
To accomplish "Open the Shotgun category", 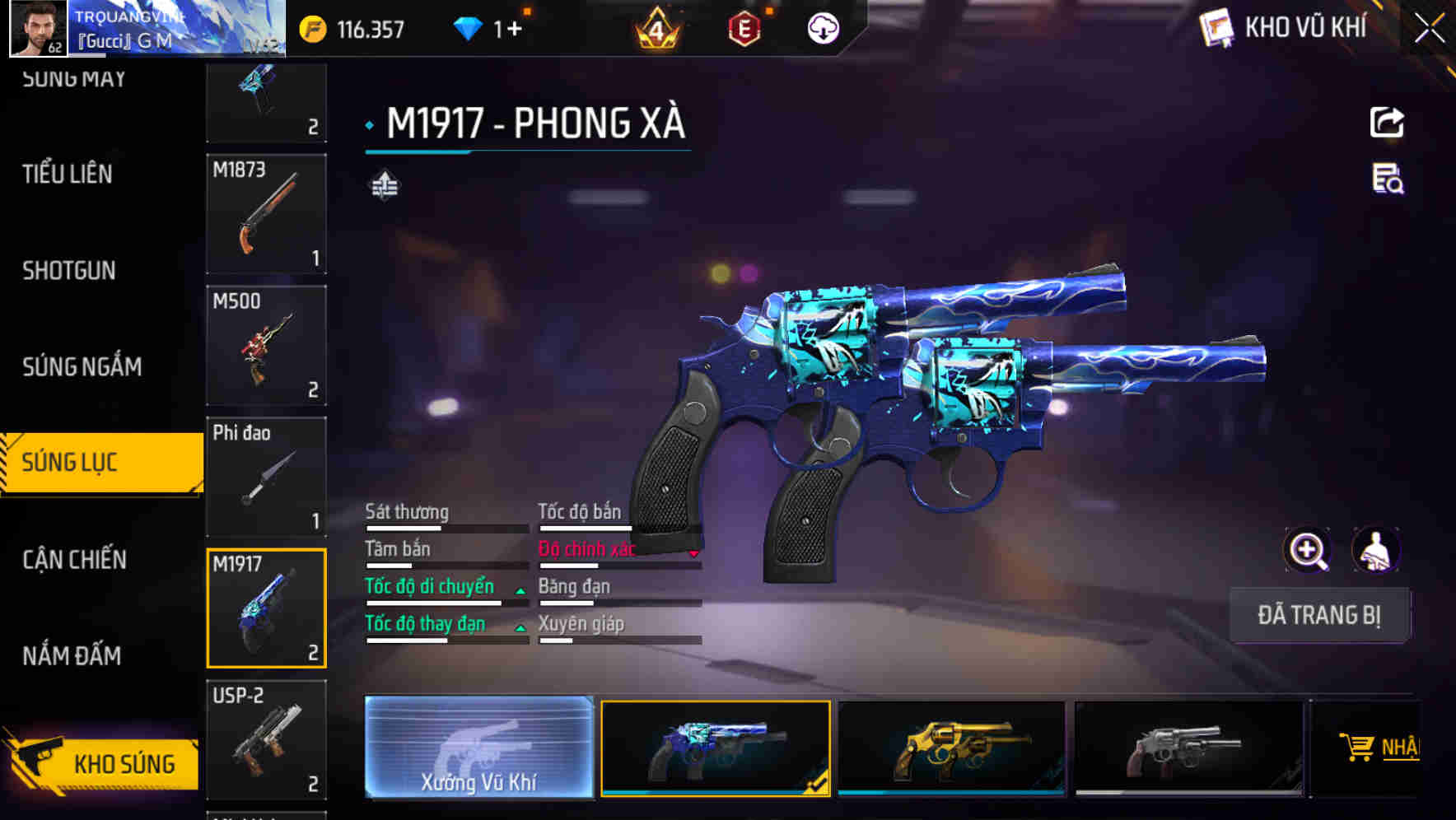I will [x=69, y=270].
